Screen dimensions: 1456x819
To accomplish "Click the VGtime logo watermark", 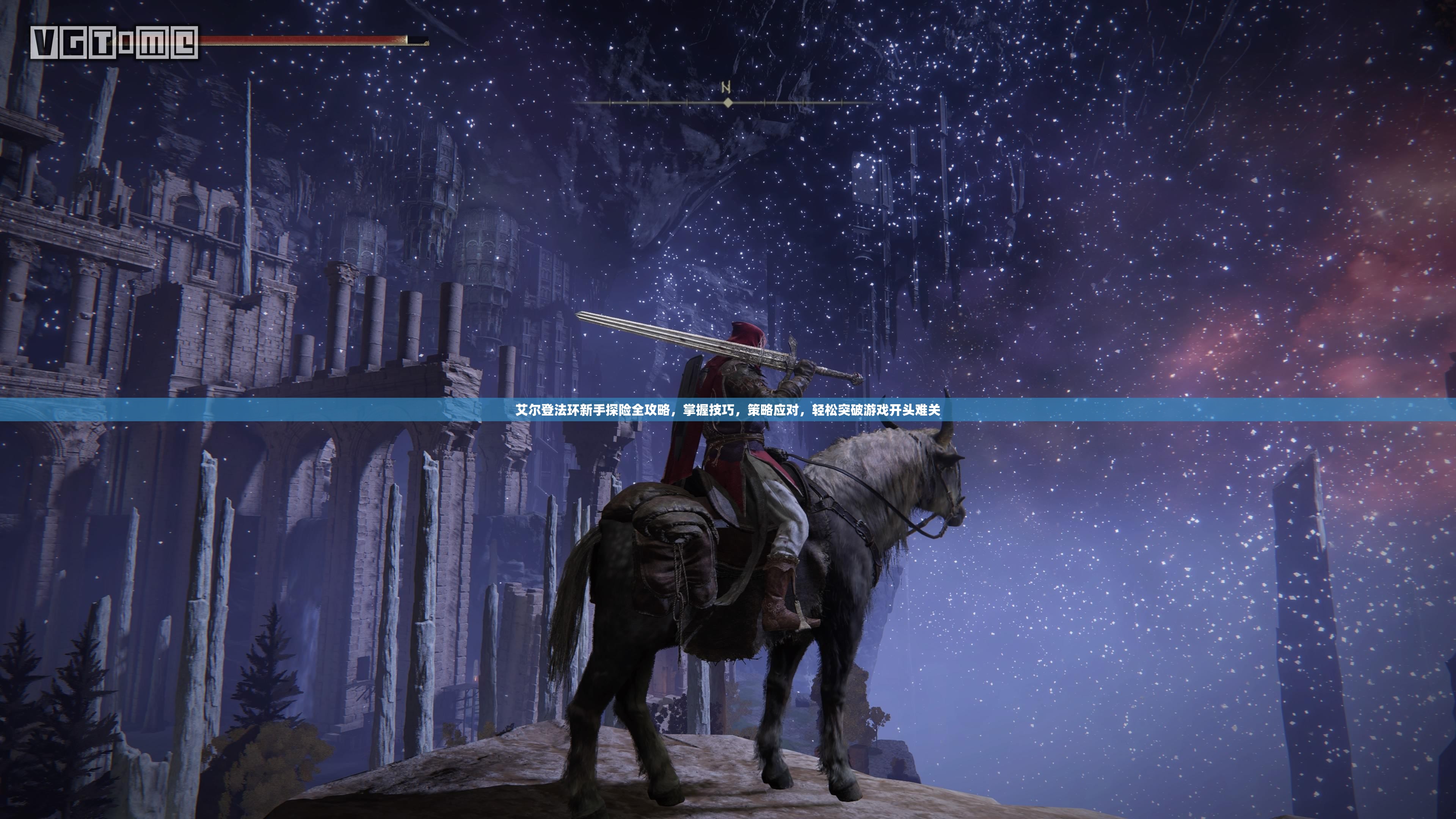I will click(x=114, y=42).
